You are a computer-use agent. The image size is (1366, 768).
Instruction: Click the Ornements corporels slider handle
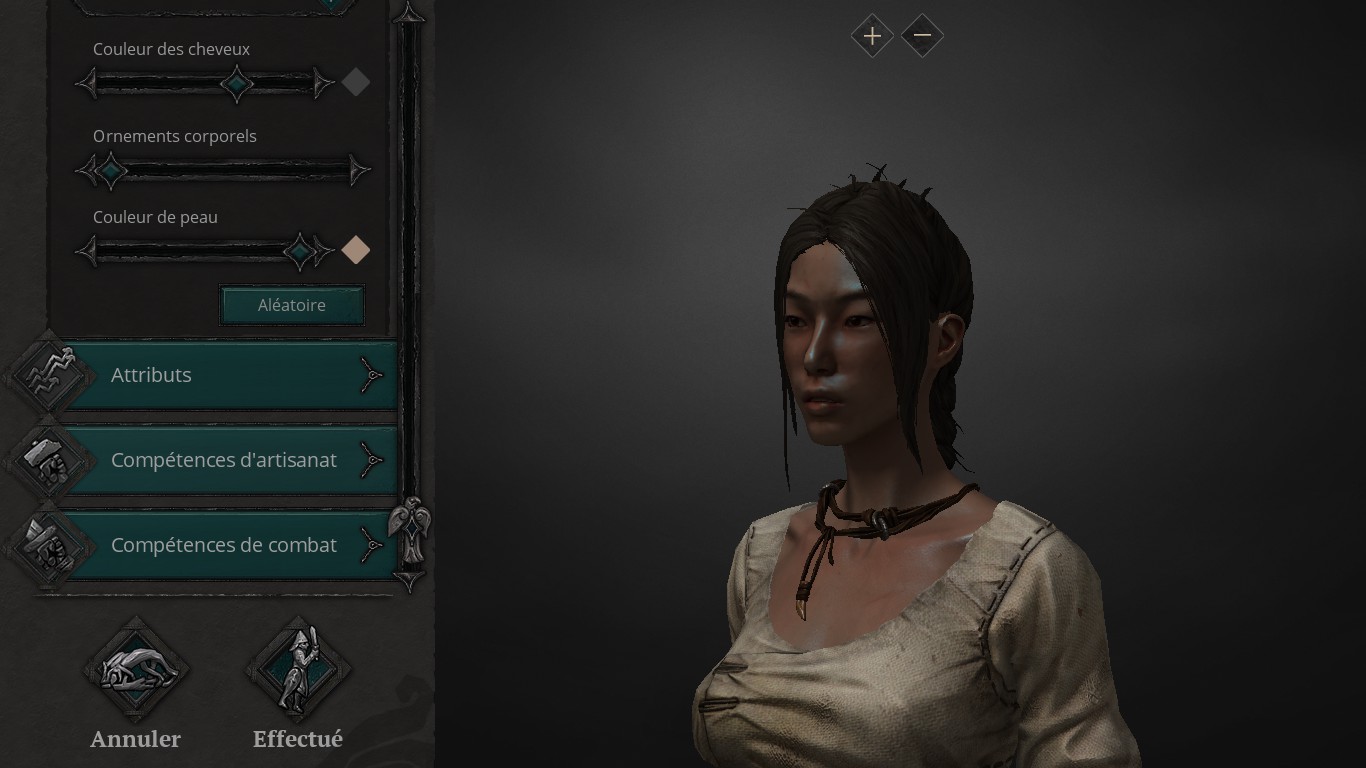pos(110,171)
